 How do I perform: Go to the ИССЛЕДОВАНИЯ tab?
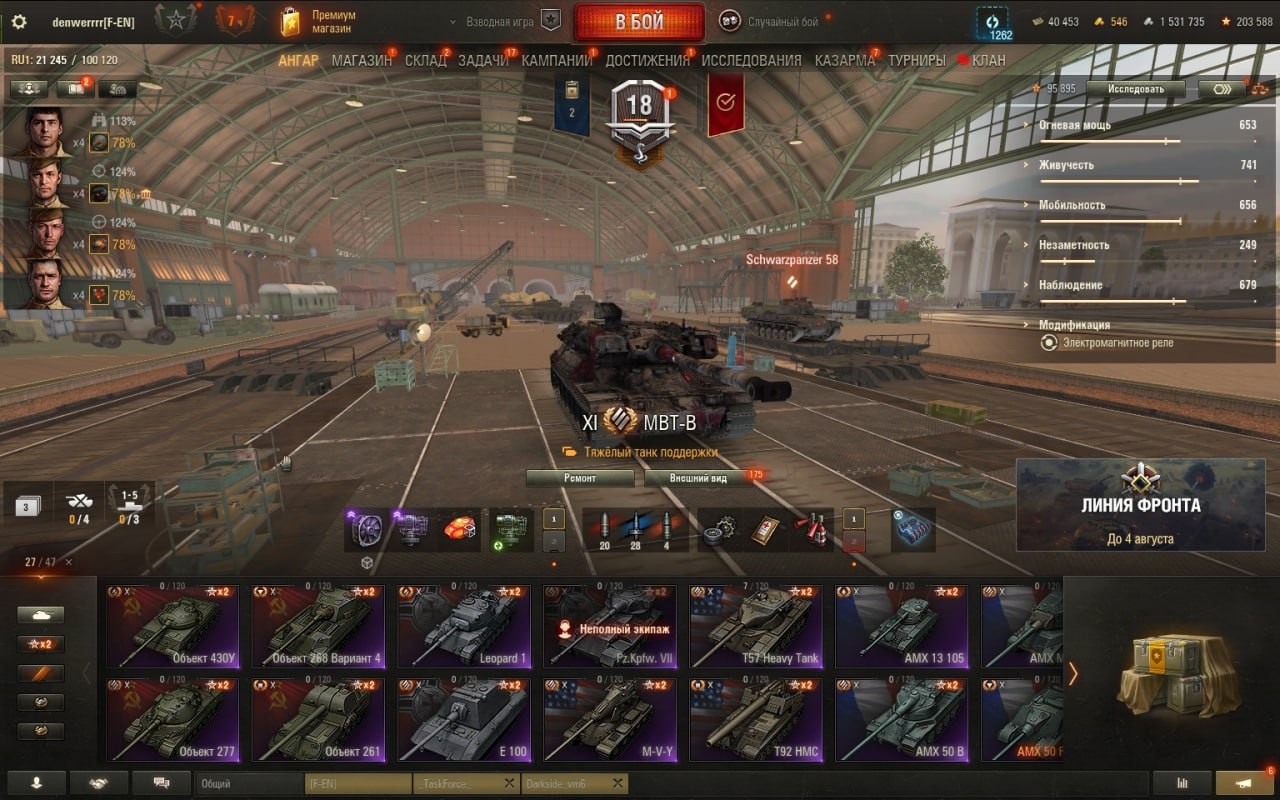tap(751, 60)
